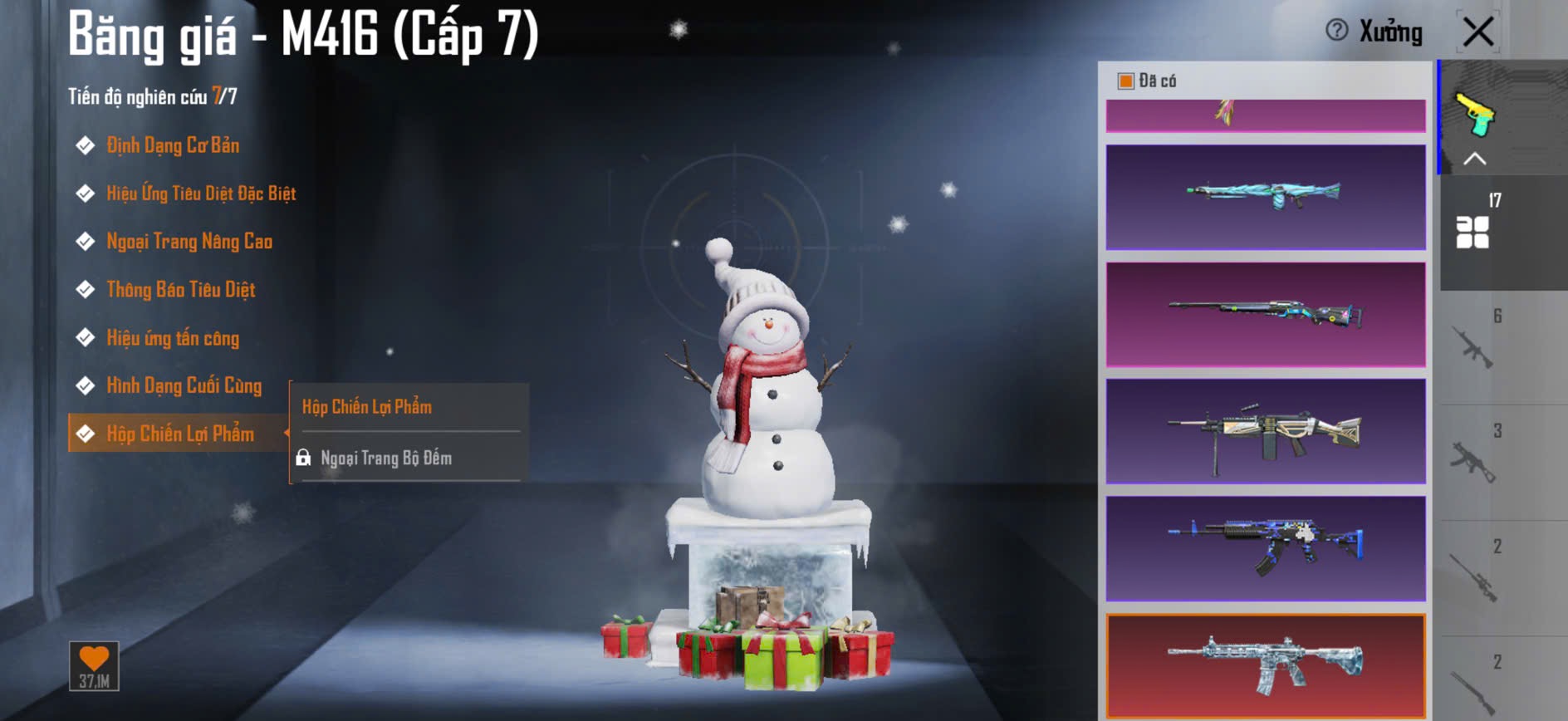Select Định Dạng Cơ Bản upgrade level
This screenshot has height=721, width=1568.
[172, 145]
